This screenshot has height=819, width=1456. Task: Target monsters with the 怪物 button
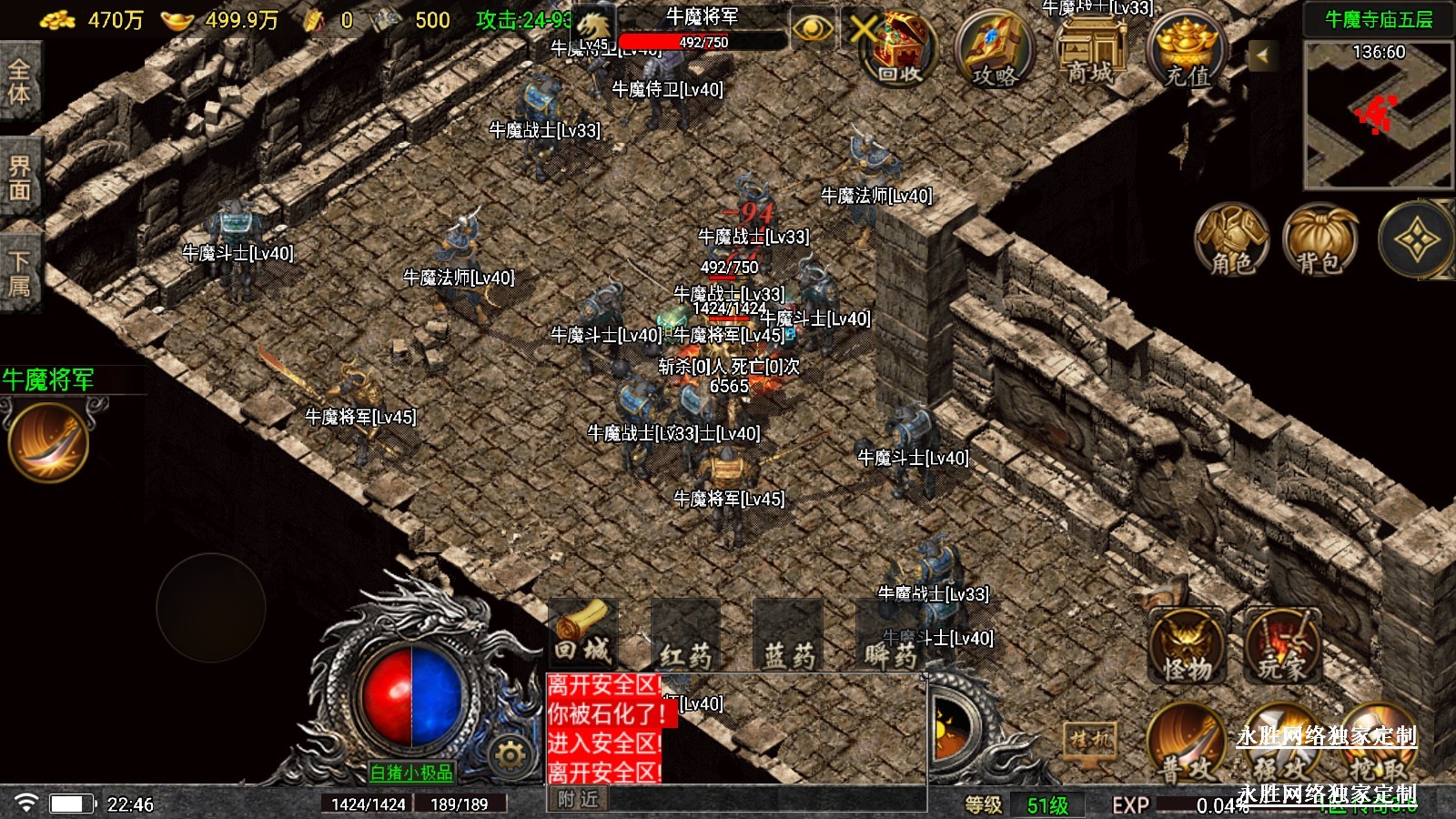(1187, 646)
